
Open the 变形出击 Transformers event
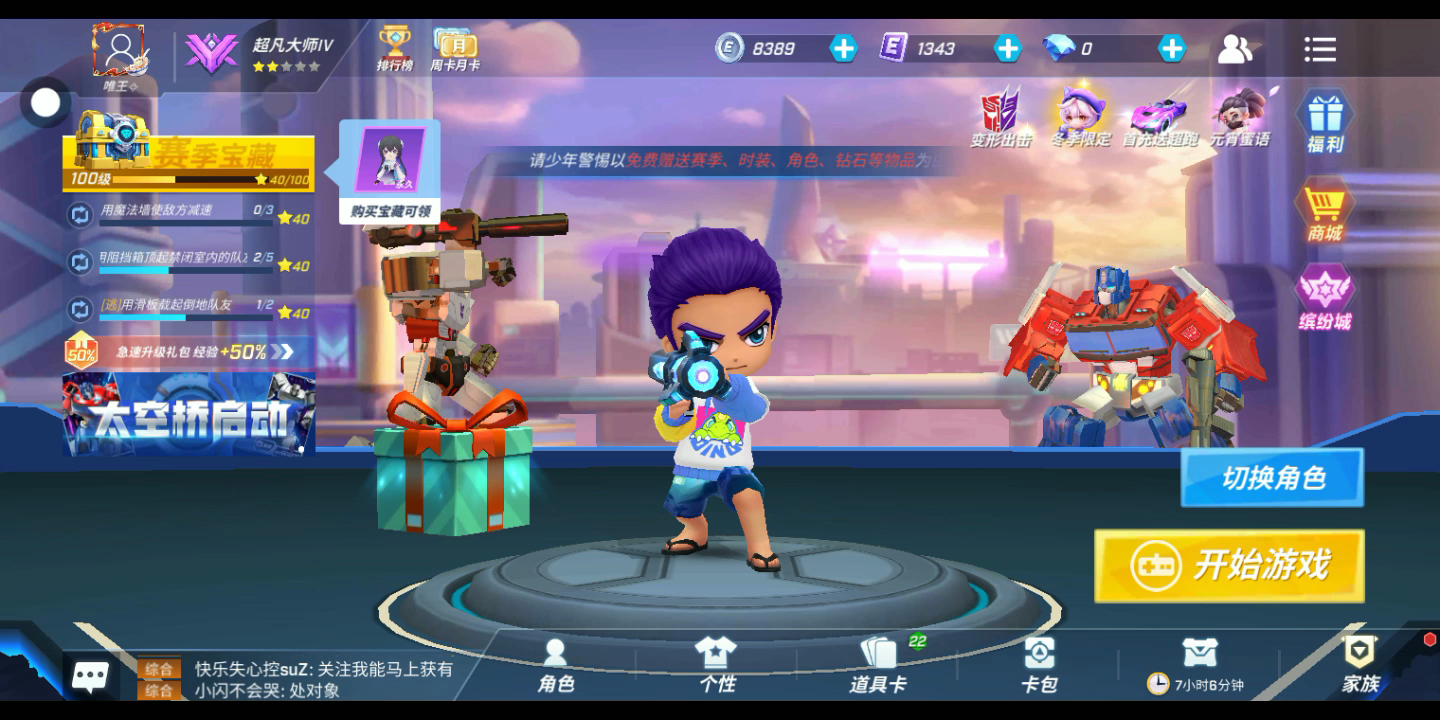1001,117
